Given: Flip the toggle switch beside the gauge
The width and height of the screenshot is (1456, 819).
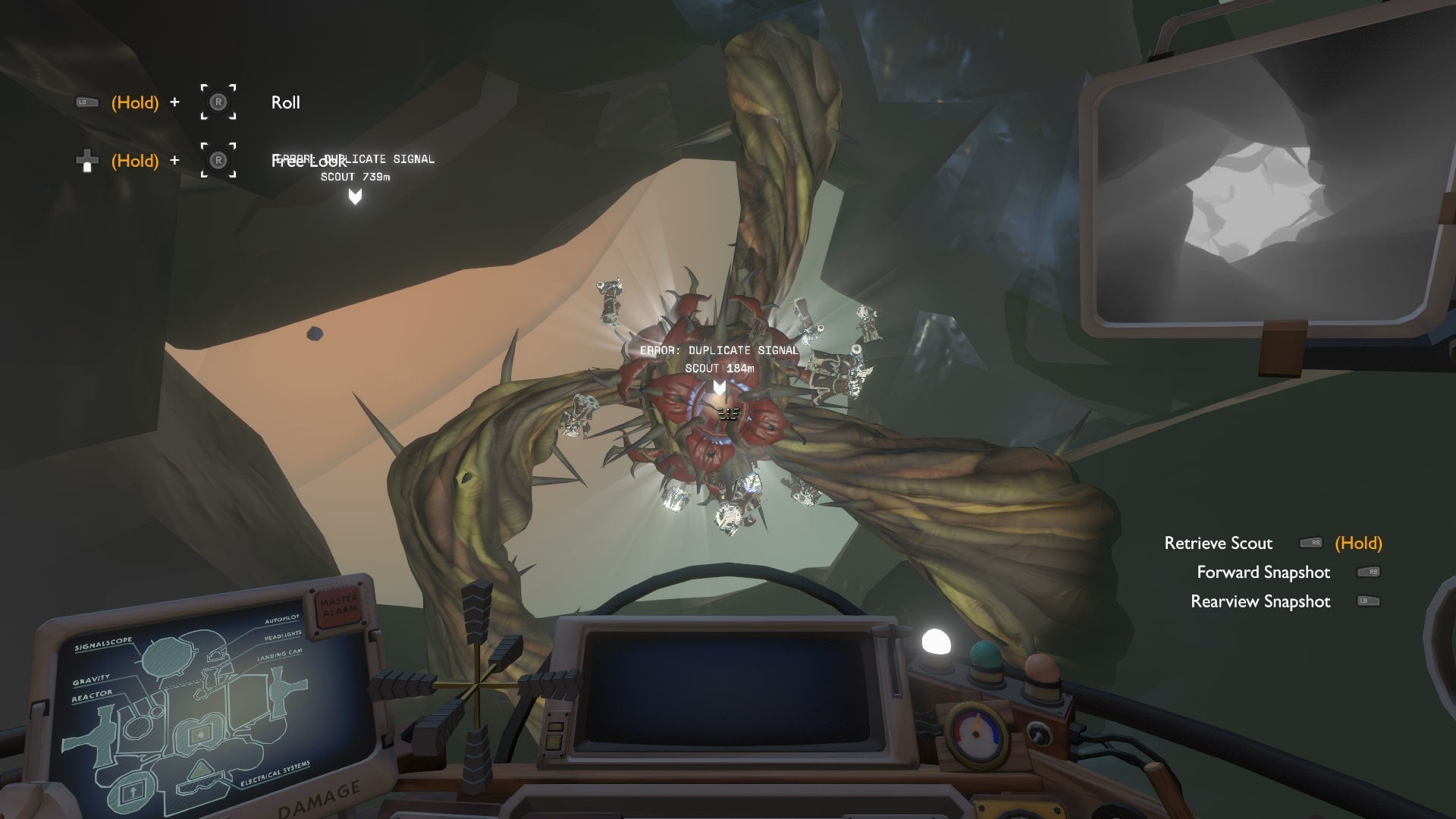Looking at the screenshot, I should [x=1037, y=734].
